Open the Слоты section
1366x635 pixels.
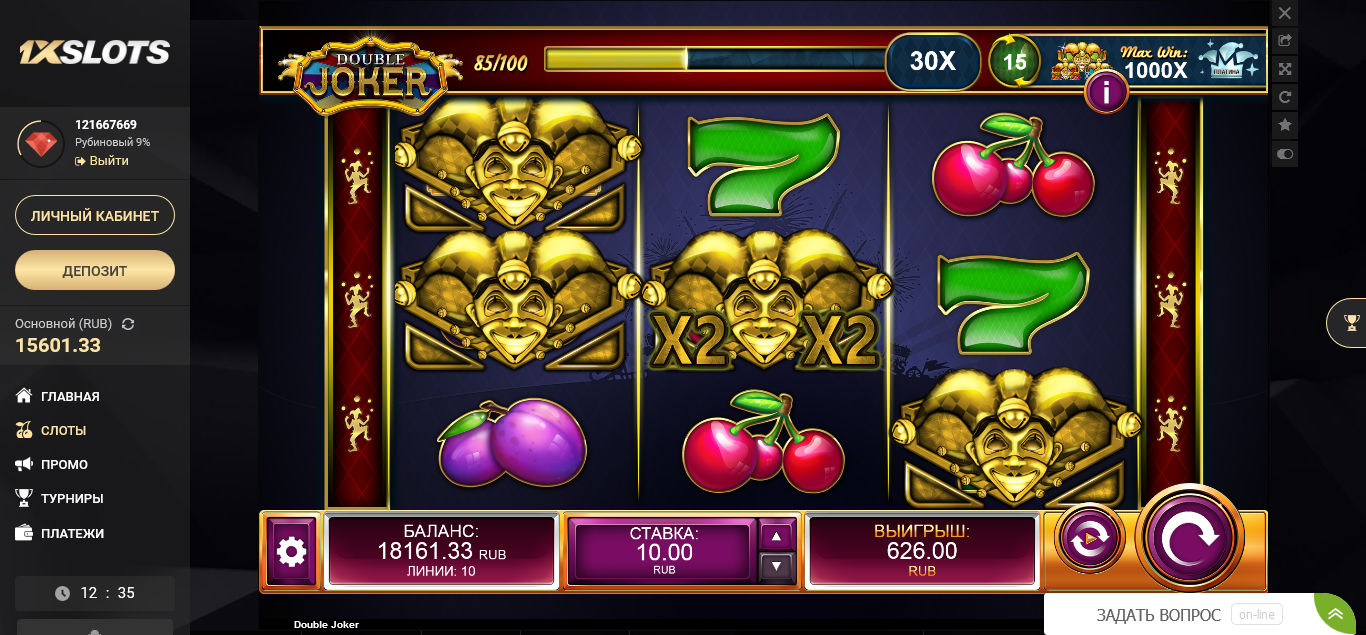pos(63,431)
